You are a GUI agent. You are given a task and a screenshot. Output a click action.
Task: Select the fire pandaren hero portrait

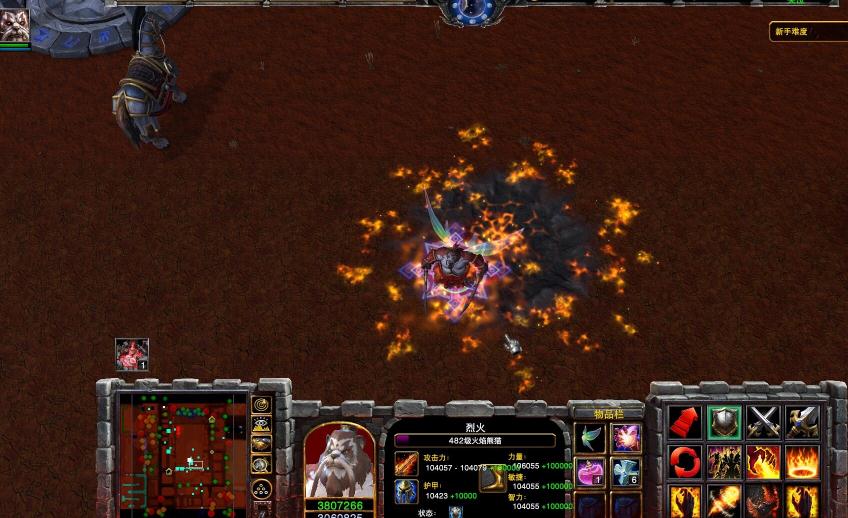click(x=339, y=462)
